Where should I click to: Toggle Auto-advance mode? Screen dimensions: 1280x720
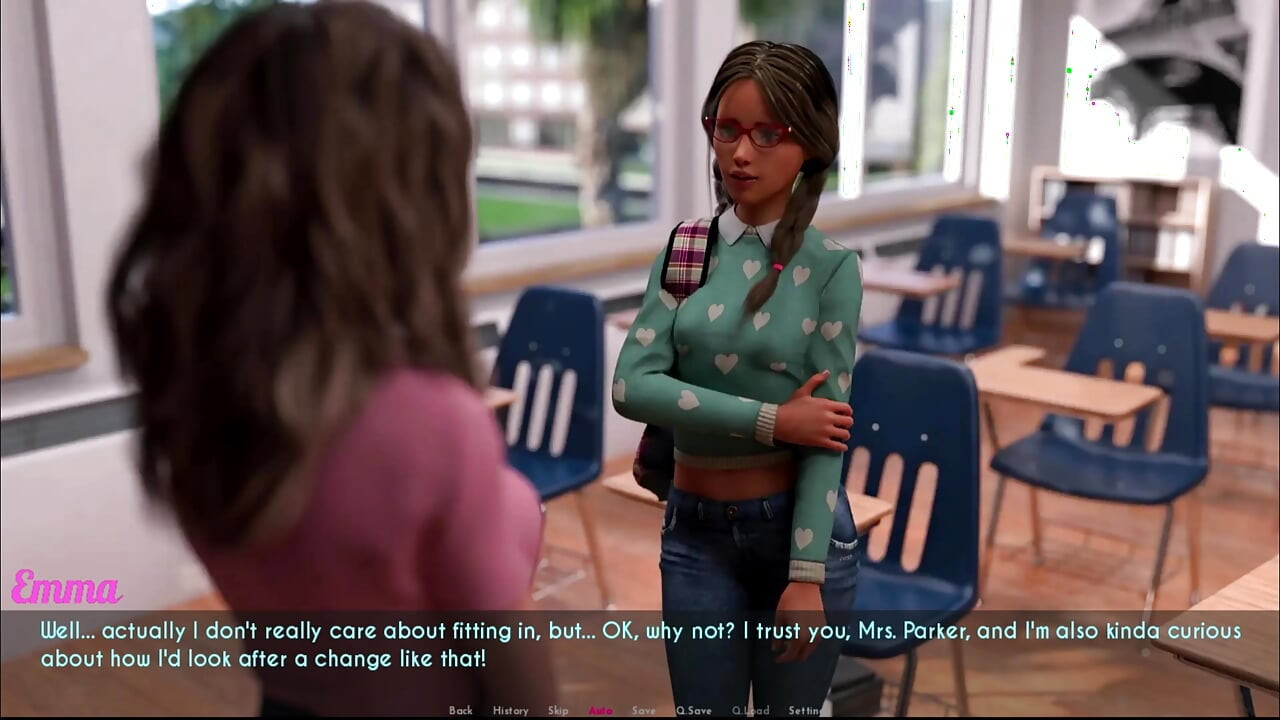600,710
